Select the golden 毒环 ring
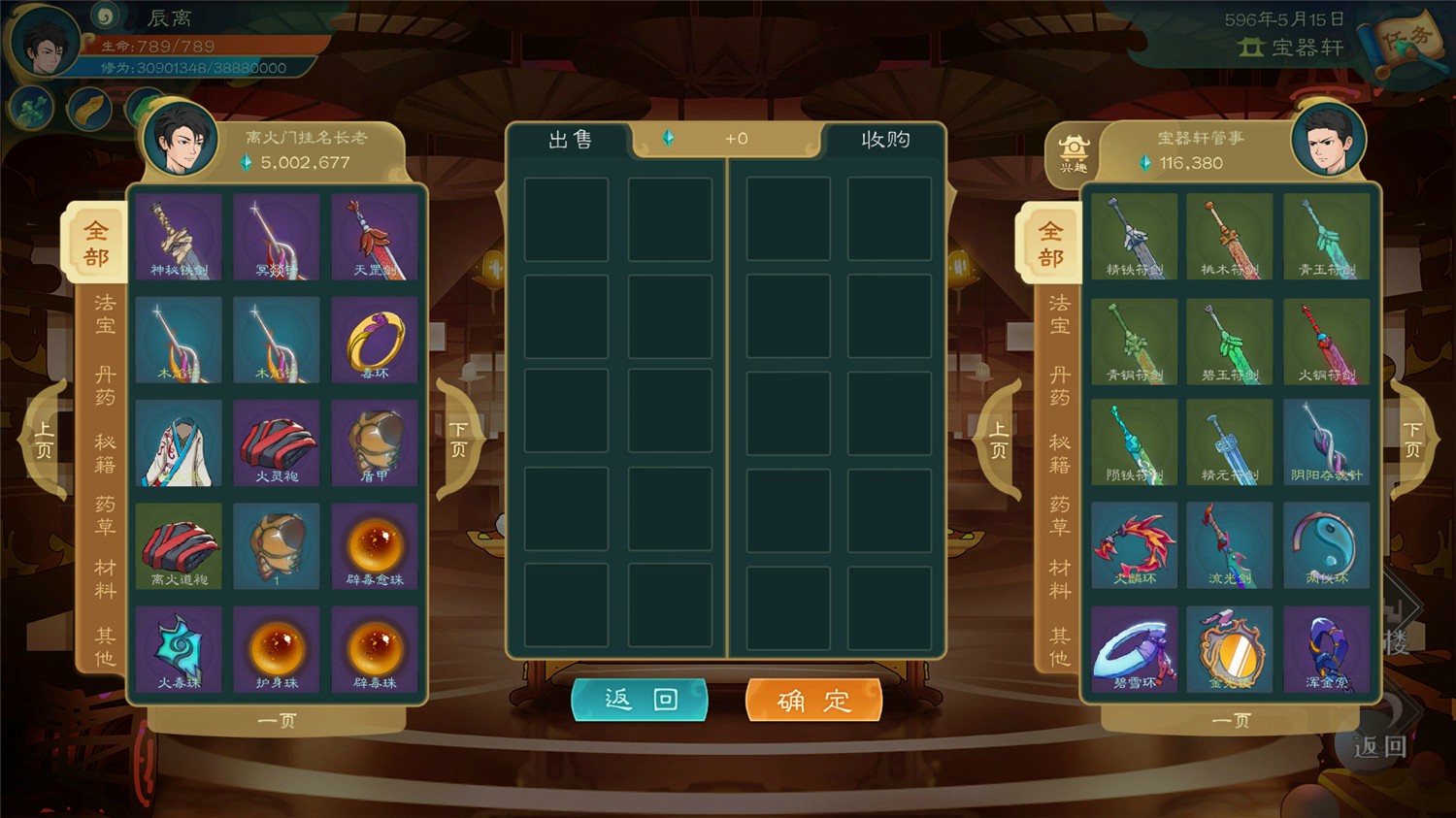The height and width of the screenshot is (818, 1456). click(375, 341)
